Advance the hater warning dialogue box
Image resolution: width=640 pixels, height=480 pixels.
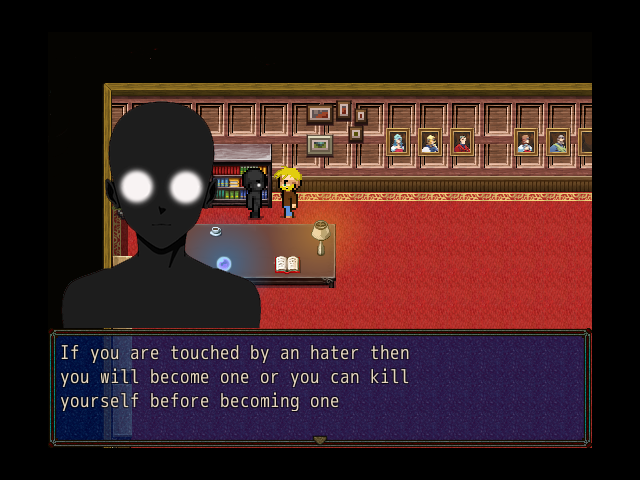pos(320,386)
